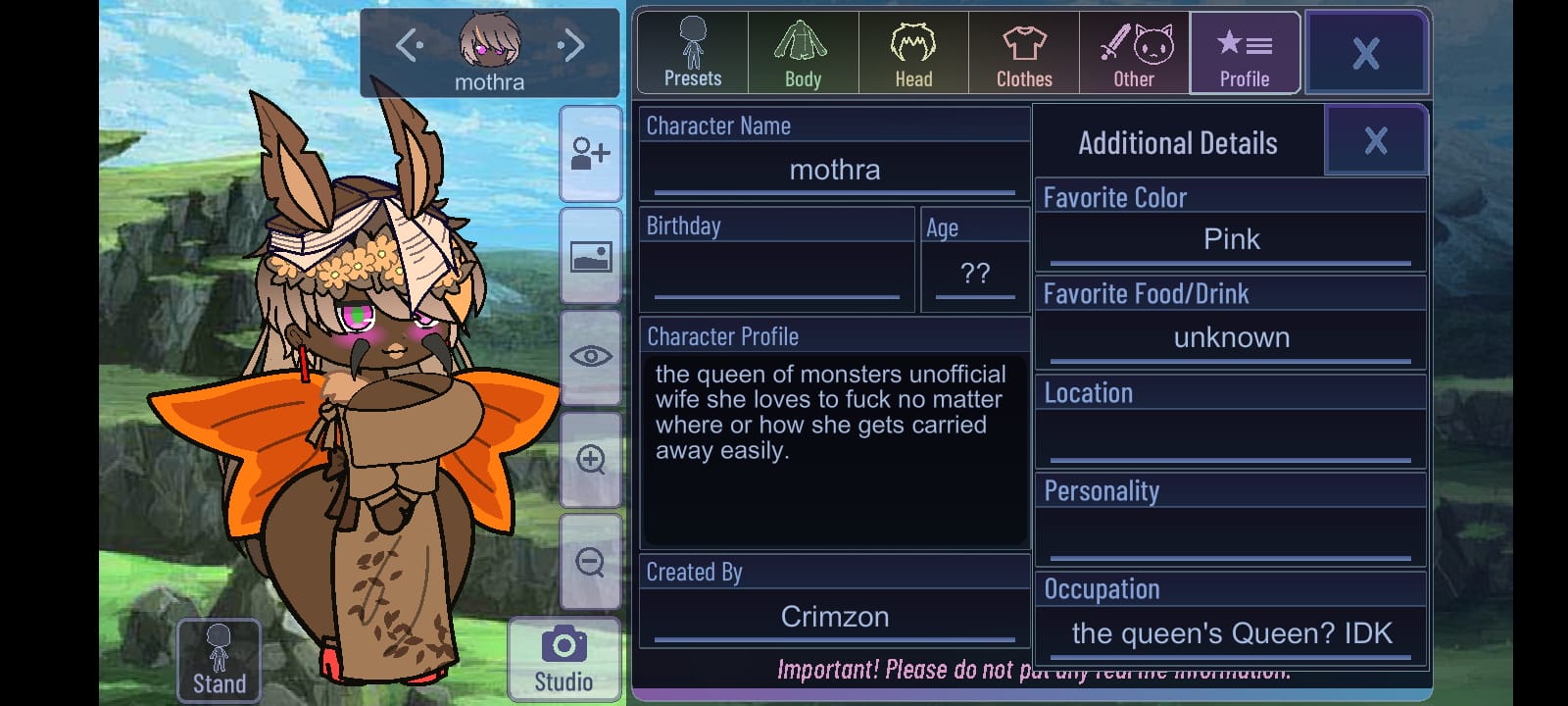Go to the next character

[x=571, y=45]
